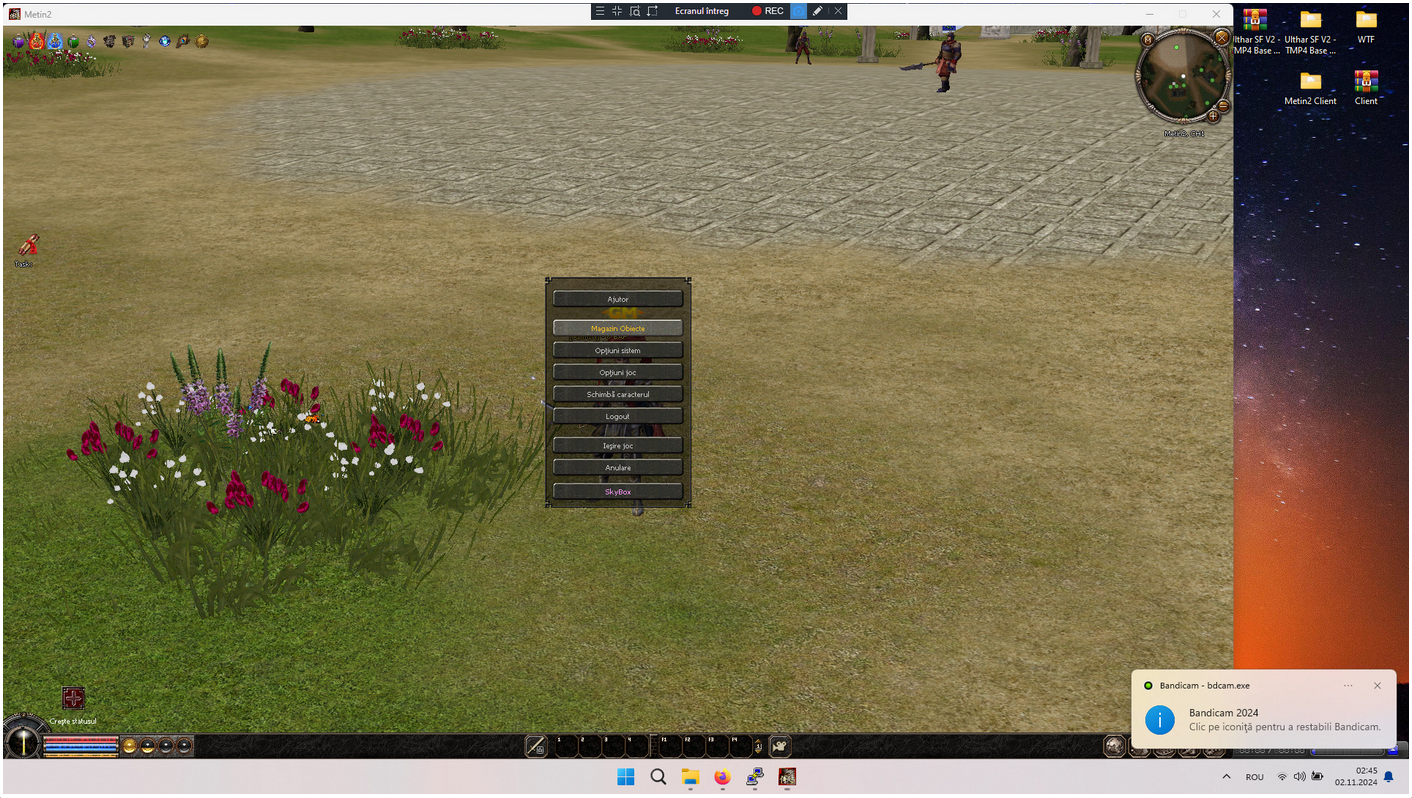
Task: Select the Logout button
Action: pos(618,416)
